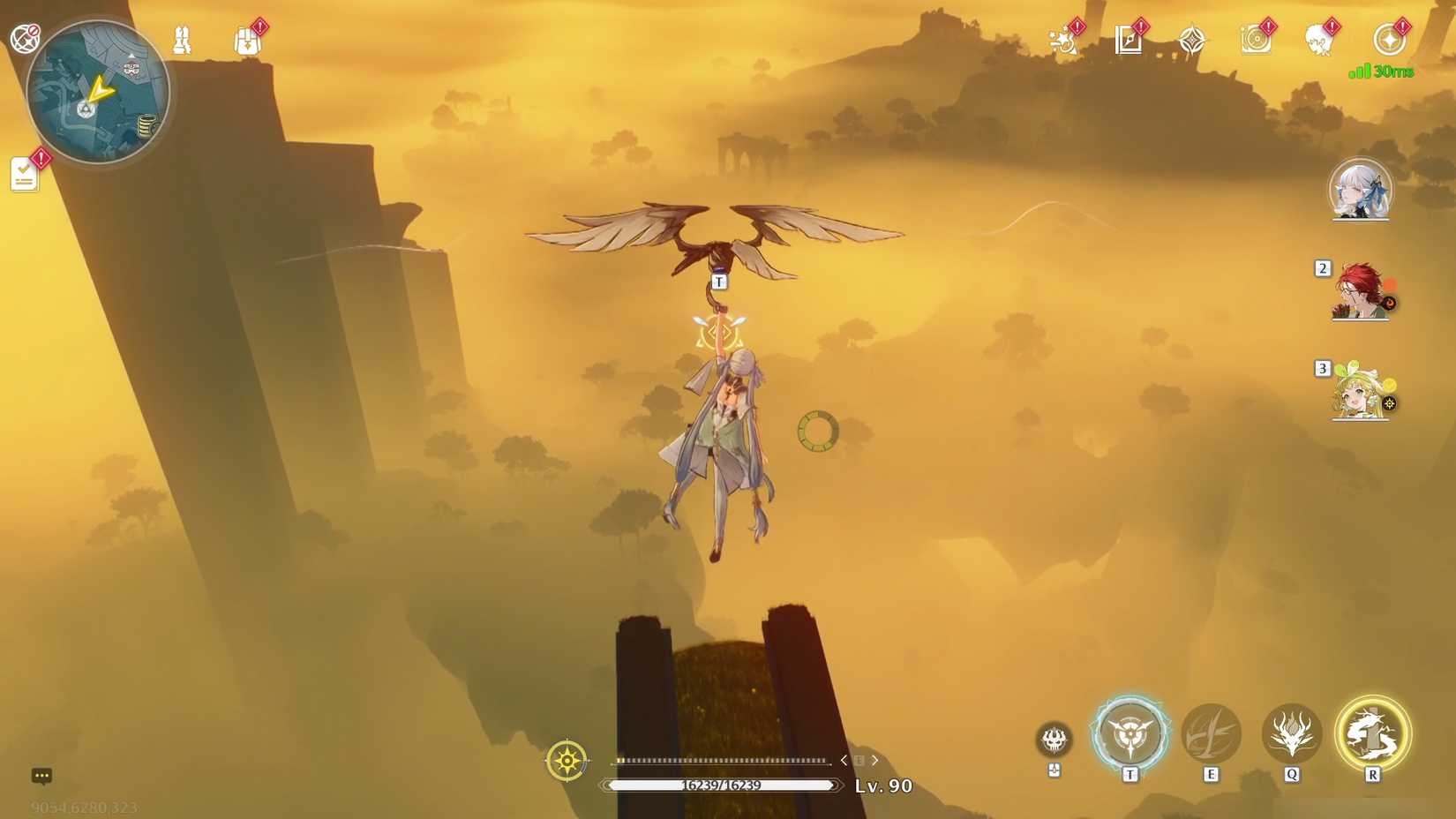Activate the dragon Q skill button
Viewport: 1456px width, 819px height.
pos(1292,733)
